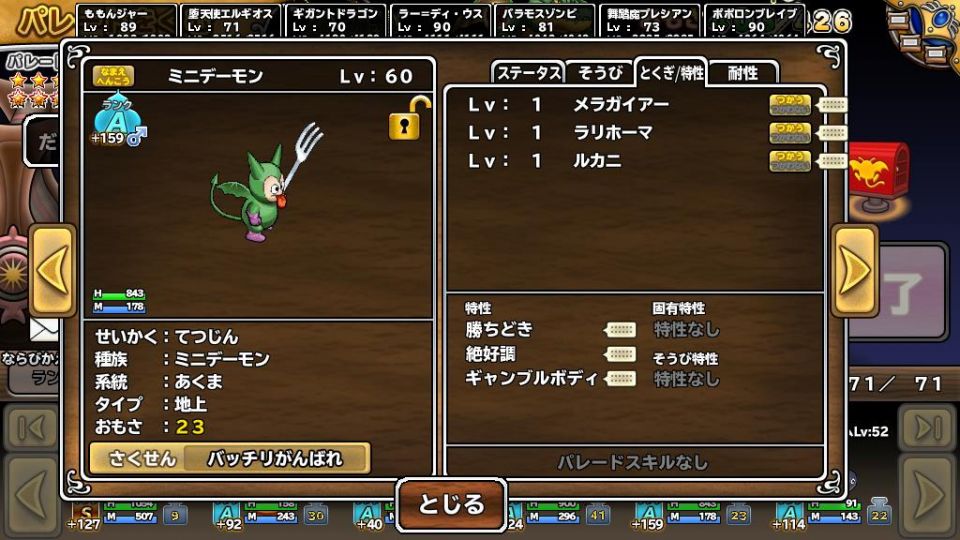Open the そうび equipment tab

(x=600, y=73)
